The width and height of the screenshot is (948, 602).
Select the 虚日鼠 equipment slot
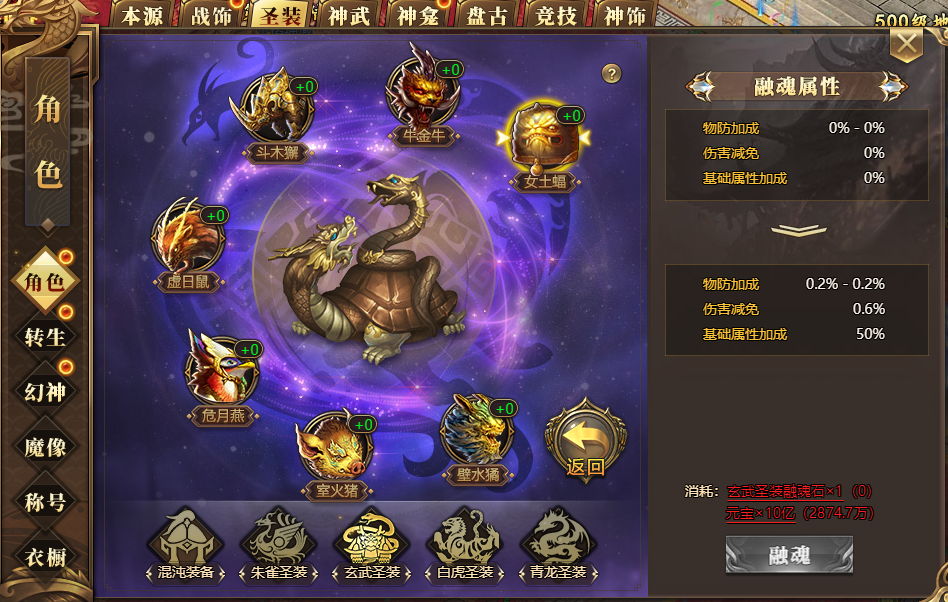tap(189, 238)
